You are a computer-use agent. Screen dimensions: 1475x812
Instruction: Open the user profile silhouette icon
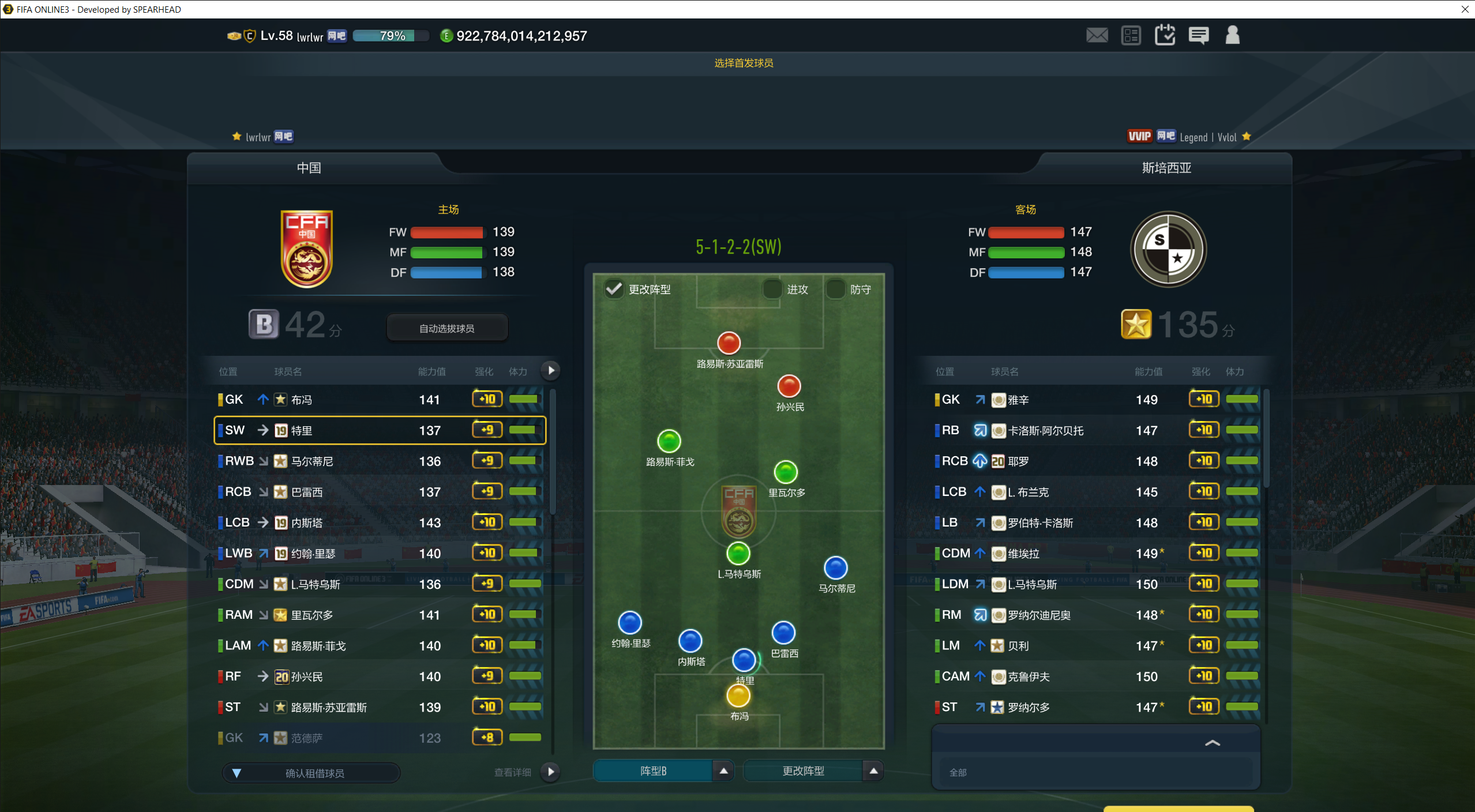(1232, 36)
